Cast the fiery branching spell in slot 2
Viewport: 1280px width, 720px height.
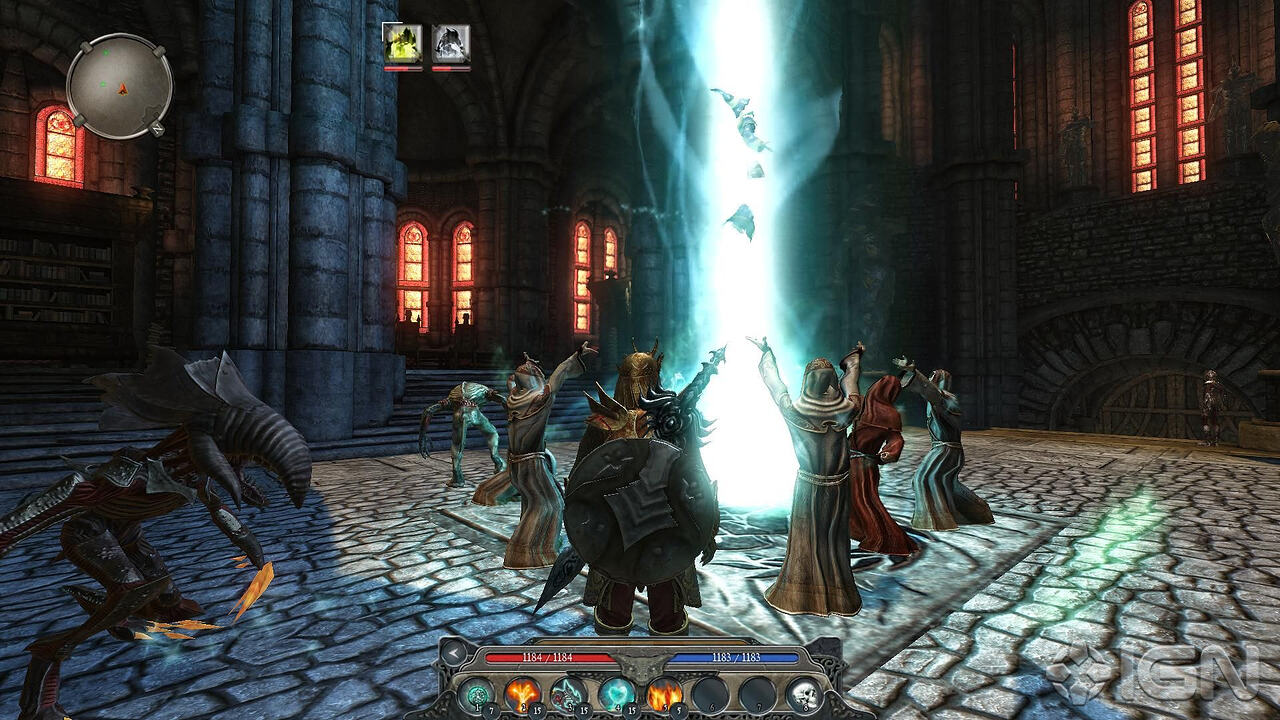(522, 691)
